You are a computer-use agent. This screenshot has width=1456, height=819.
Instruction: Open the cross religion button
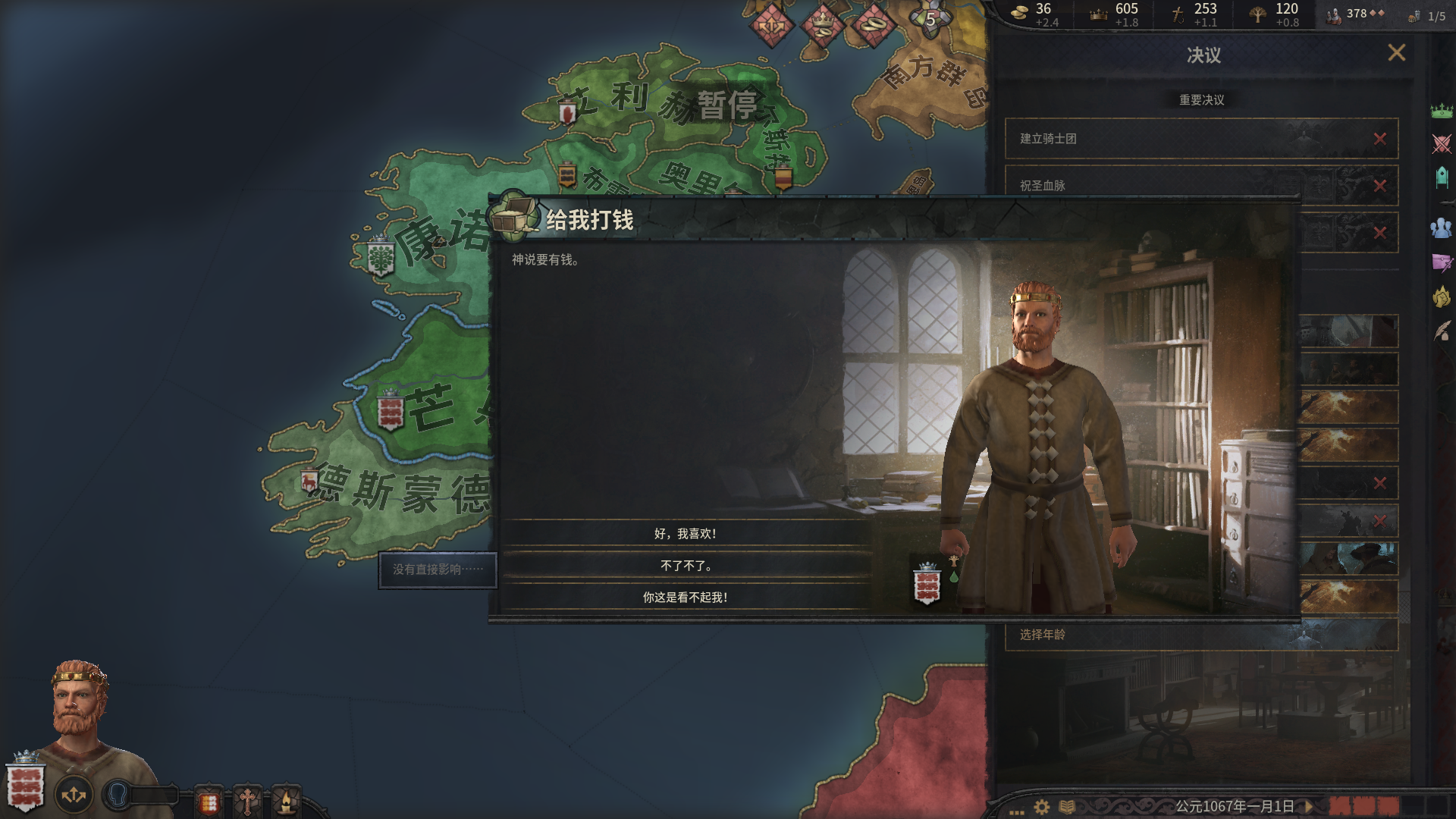tap(246, 801)
